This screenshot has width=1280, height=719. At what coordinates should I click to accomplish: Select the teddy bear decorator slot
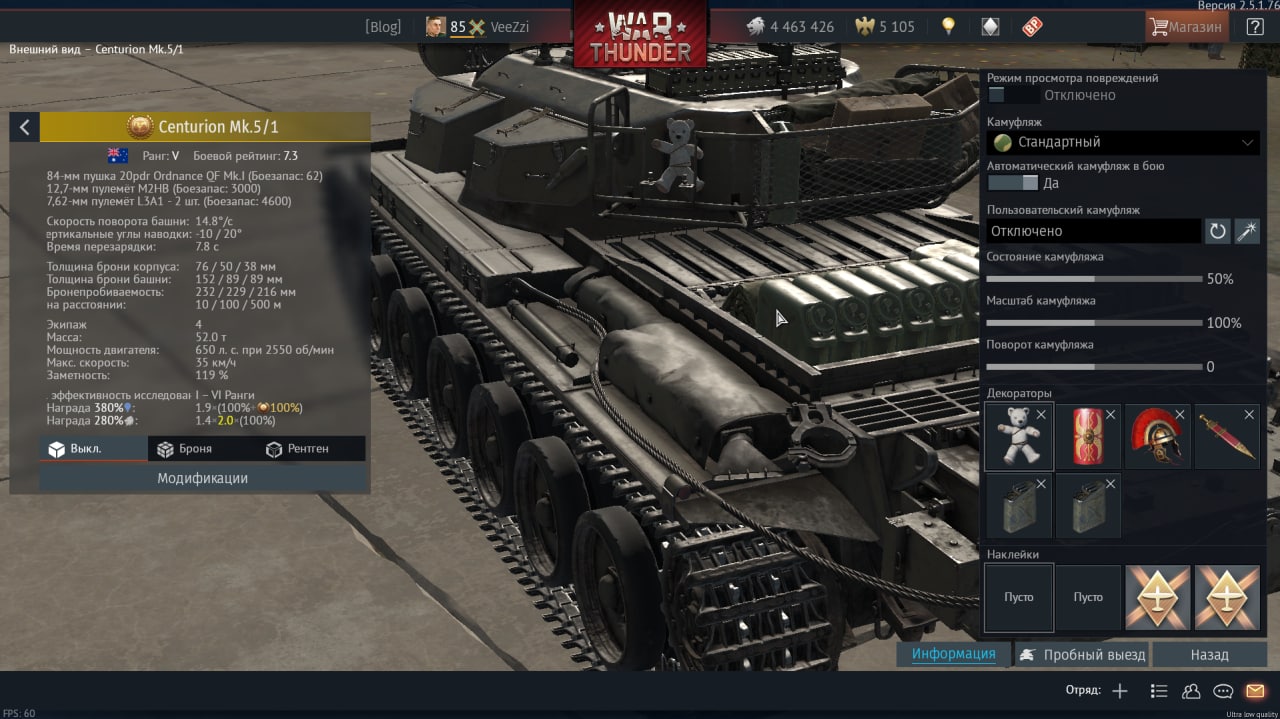[x=1018, y=436]
